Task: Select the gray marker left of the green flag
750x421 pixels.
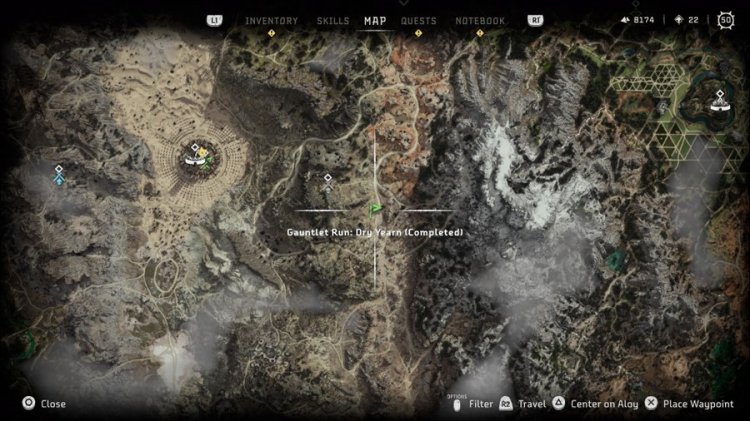Action: (327, 180)
